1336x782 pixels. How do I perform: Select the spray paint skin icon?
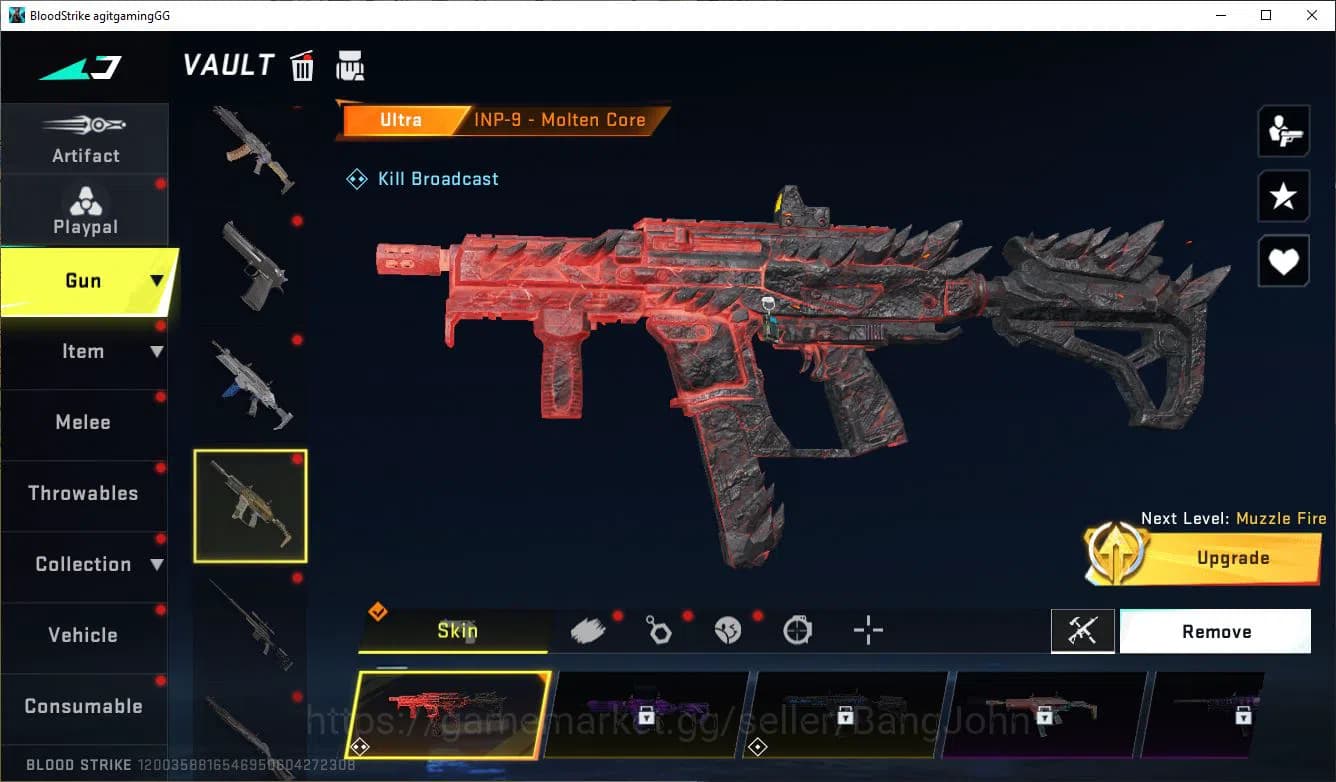tap(588, 630)
